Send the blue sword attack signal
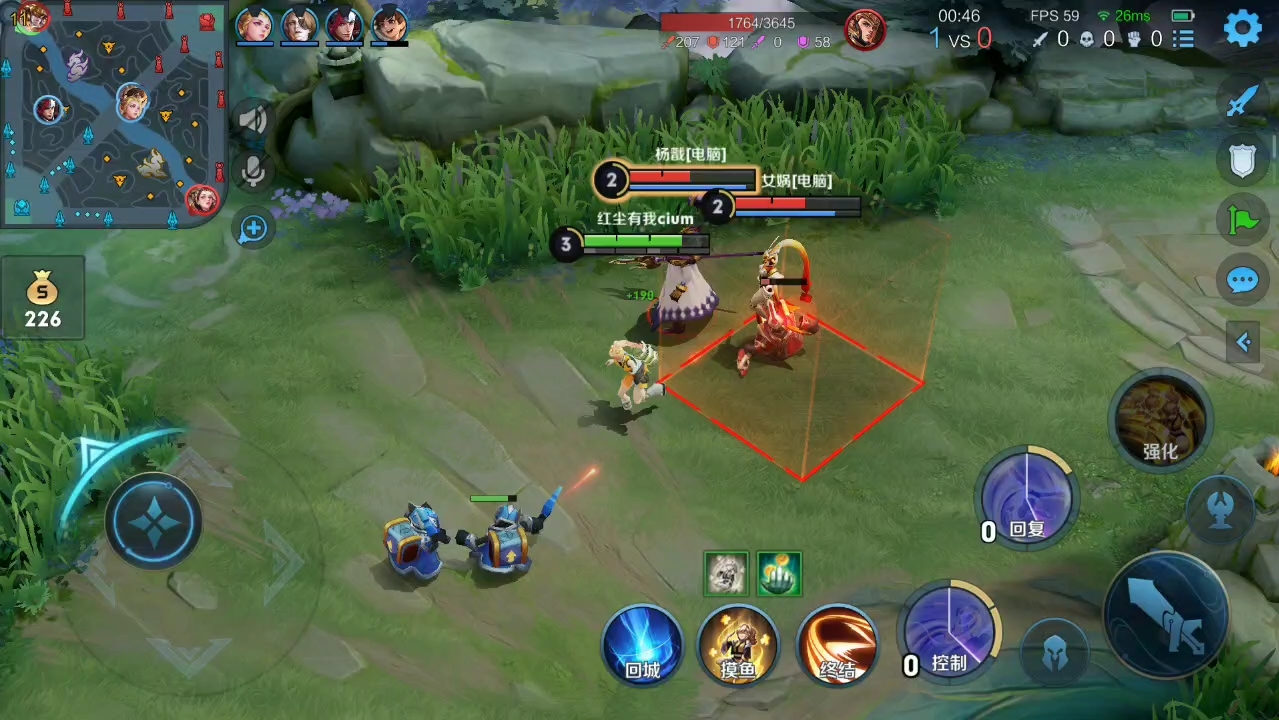Viewport: 1279px width, 720px height. coord(1242,100)
